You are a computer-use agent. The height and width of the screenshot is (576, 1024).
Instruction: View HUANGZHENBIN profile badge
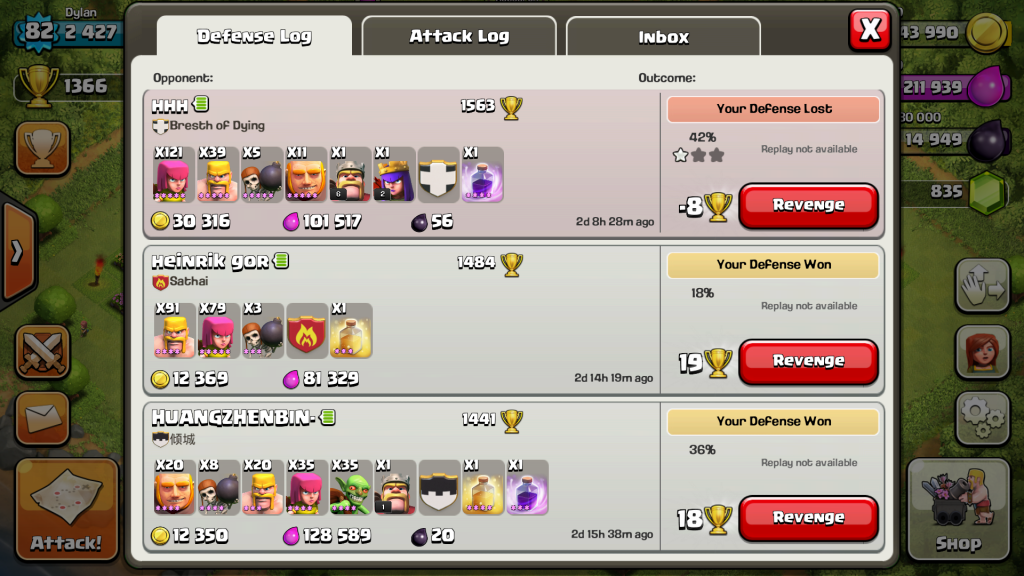pyautogui.click(x=327, y=417)
